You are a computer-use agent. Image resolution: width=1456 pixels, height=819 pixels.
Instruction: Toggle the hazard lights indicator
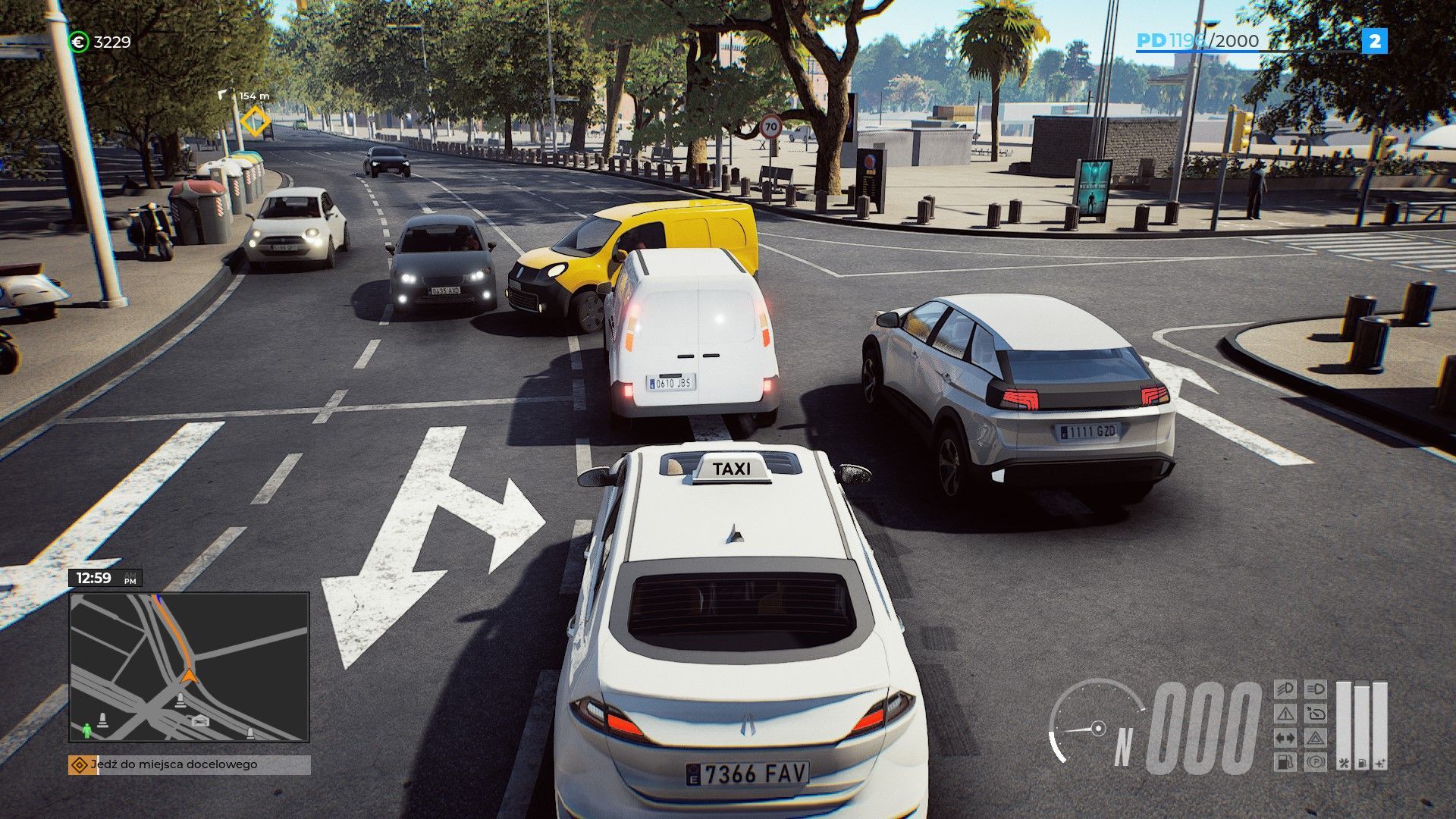(1316, 738)
